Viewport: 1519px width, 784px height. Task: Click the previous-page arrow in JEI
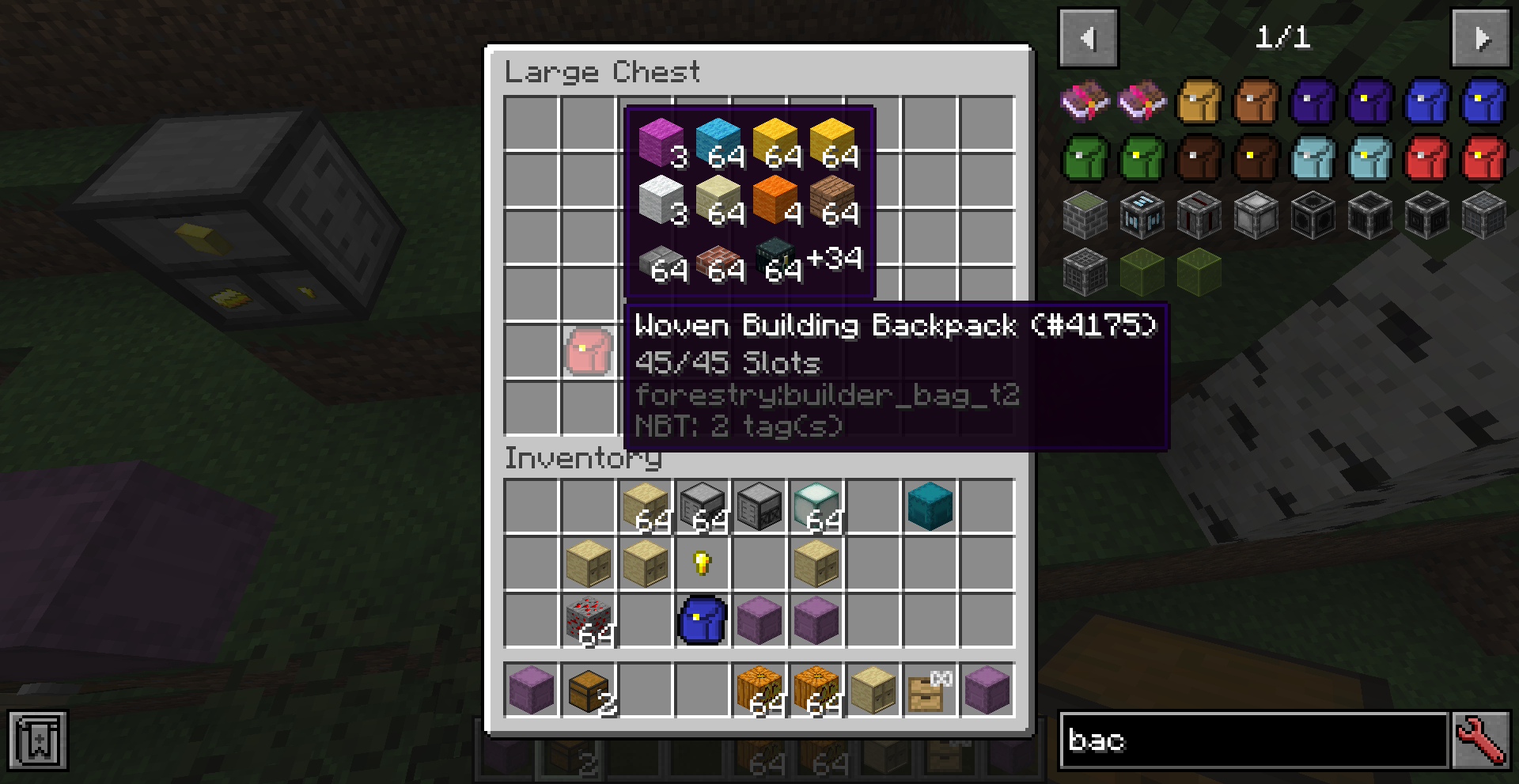tap(1088, 38)
